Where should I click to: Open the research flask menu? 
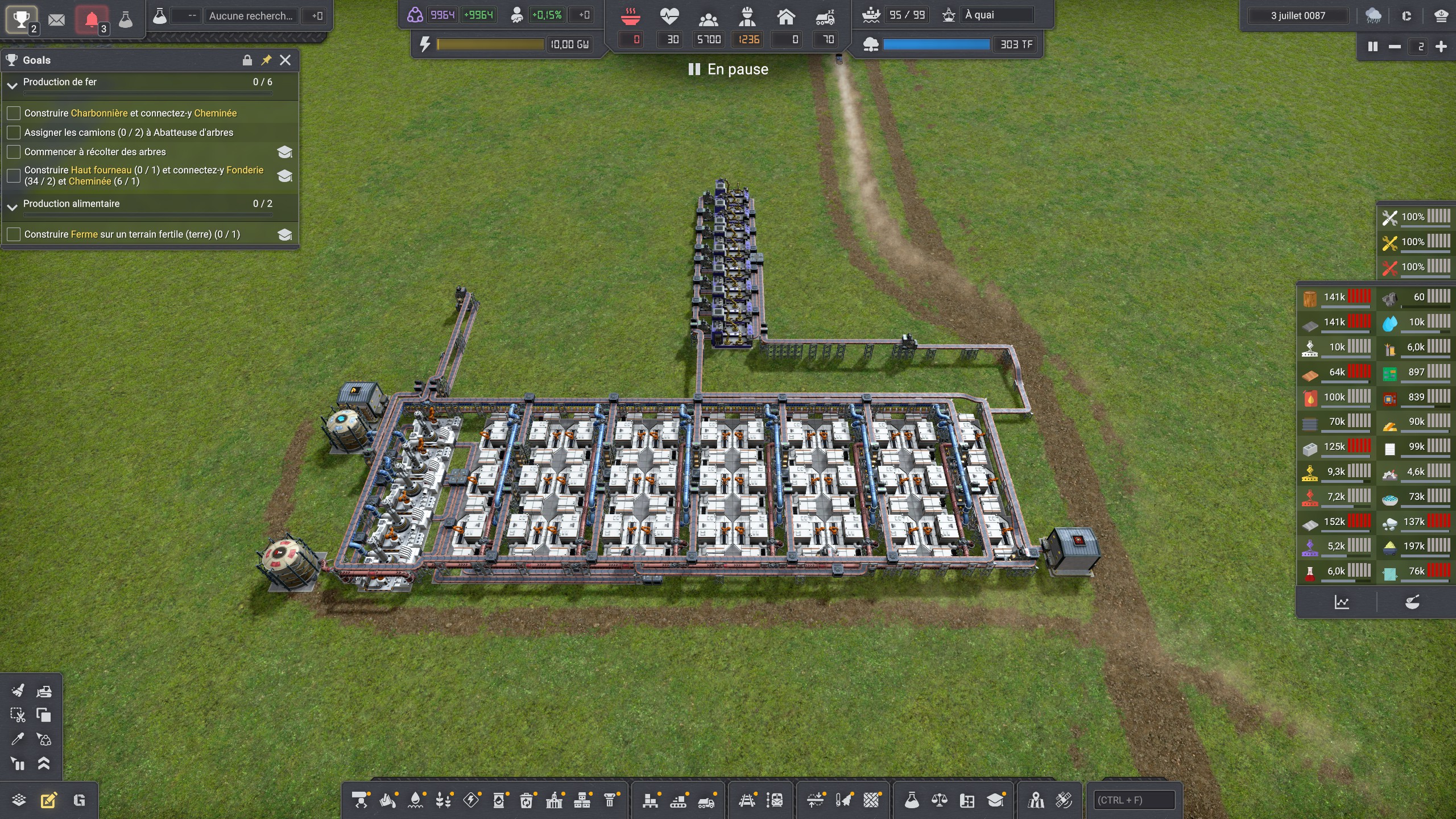[x=126, y=19]
